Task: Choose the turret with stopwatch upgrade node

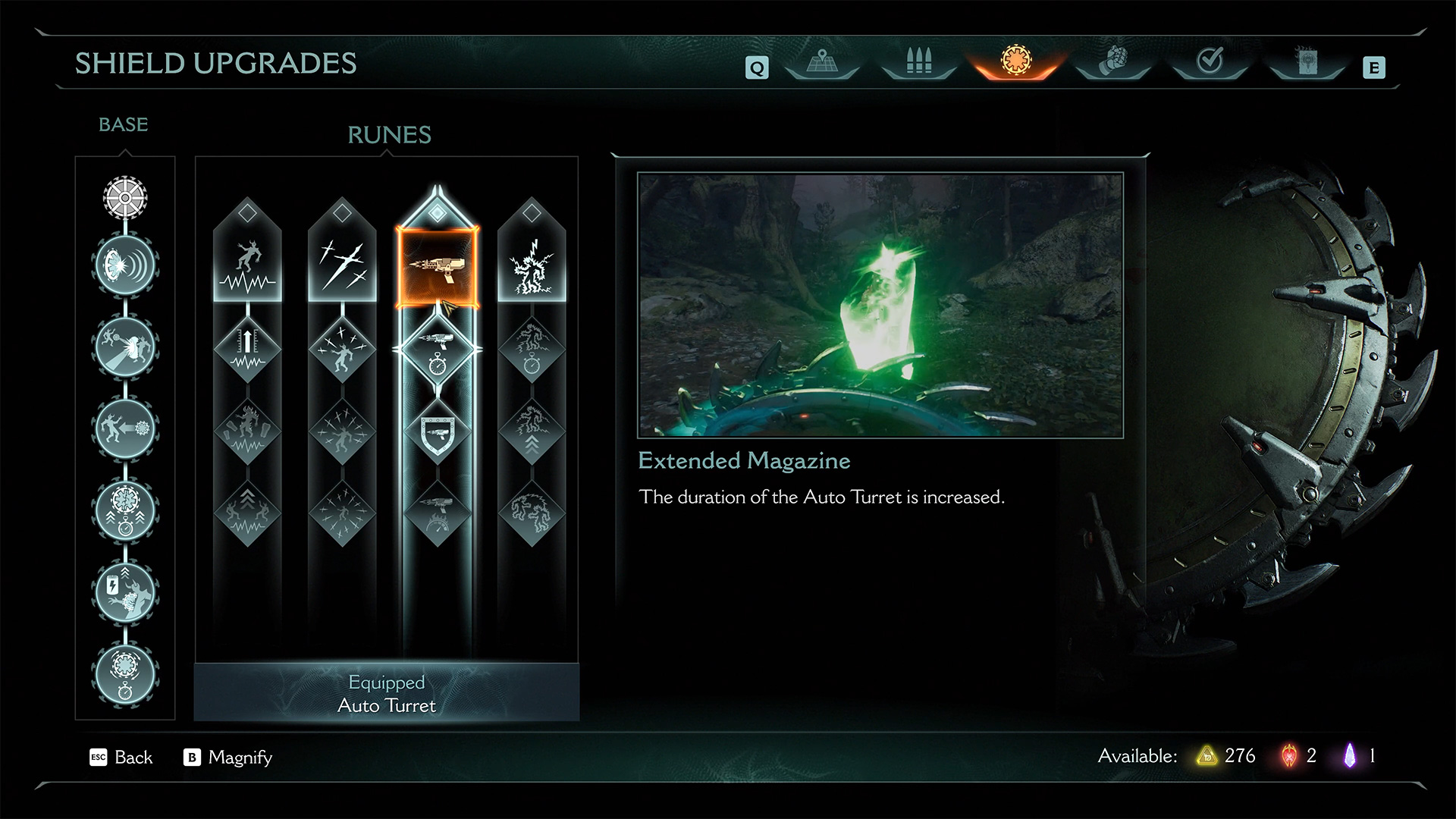Action: pyautogui.click(x=438, y=350)
